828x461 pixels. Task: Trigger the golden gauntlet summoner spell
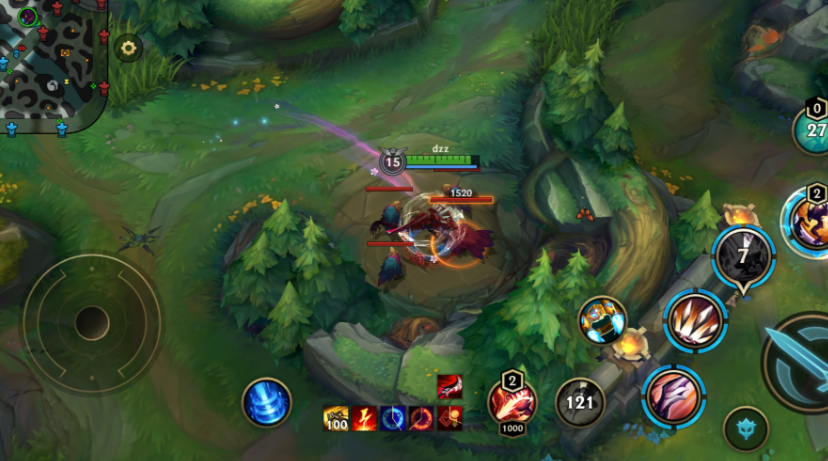tap(602, 321)
